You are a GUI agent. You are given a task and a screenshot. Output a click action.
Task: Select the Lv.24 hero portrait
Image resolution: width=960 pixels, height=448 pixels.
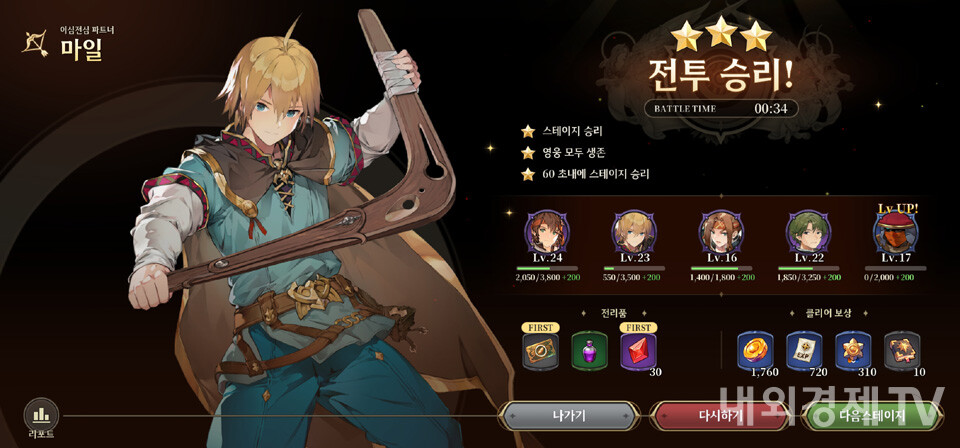(x=546, y=232)
